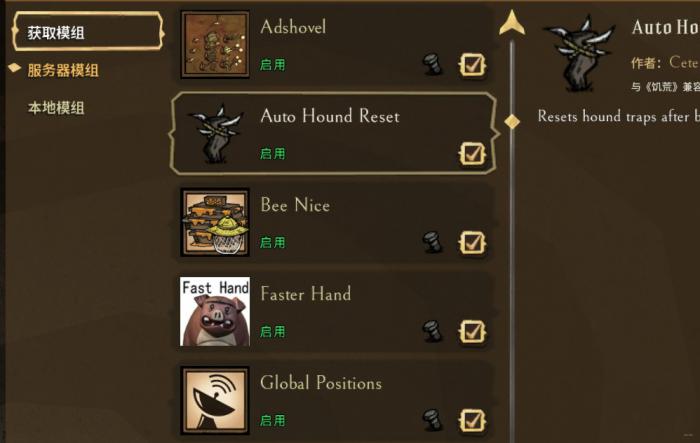Open the 获取模组 button

(x=84, y=32)
